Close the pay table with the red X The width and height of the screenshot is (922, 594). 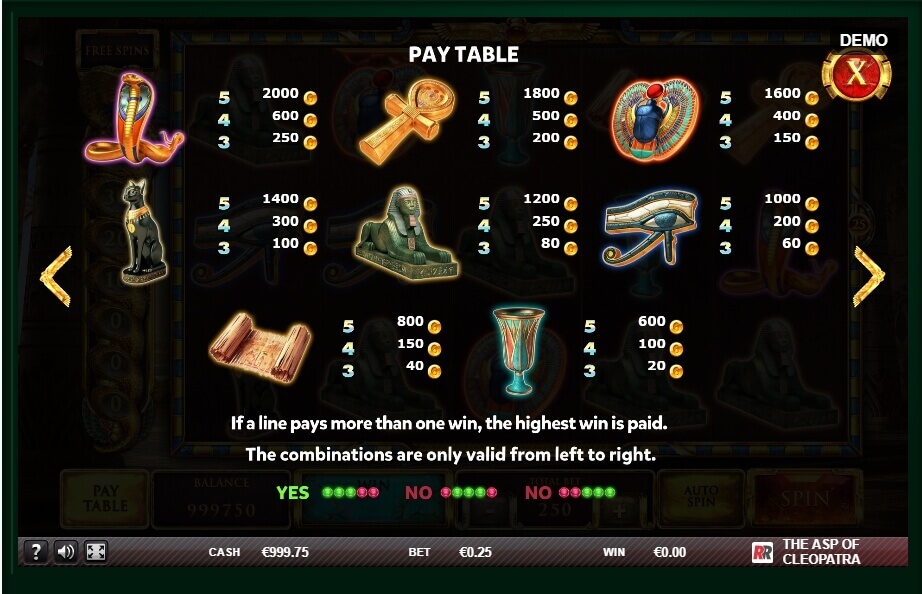(856, 74)
